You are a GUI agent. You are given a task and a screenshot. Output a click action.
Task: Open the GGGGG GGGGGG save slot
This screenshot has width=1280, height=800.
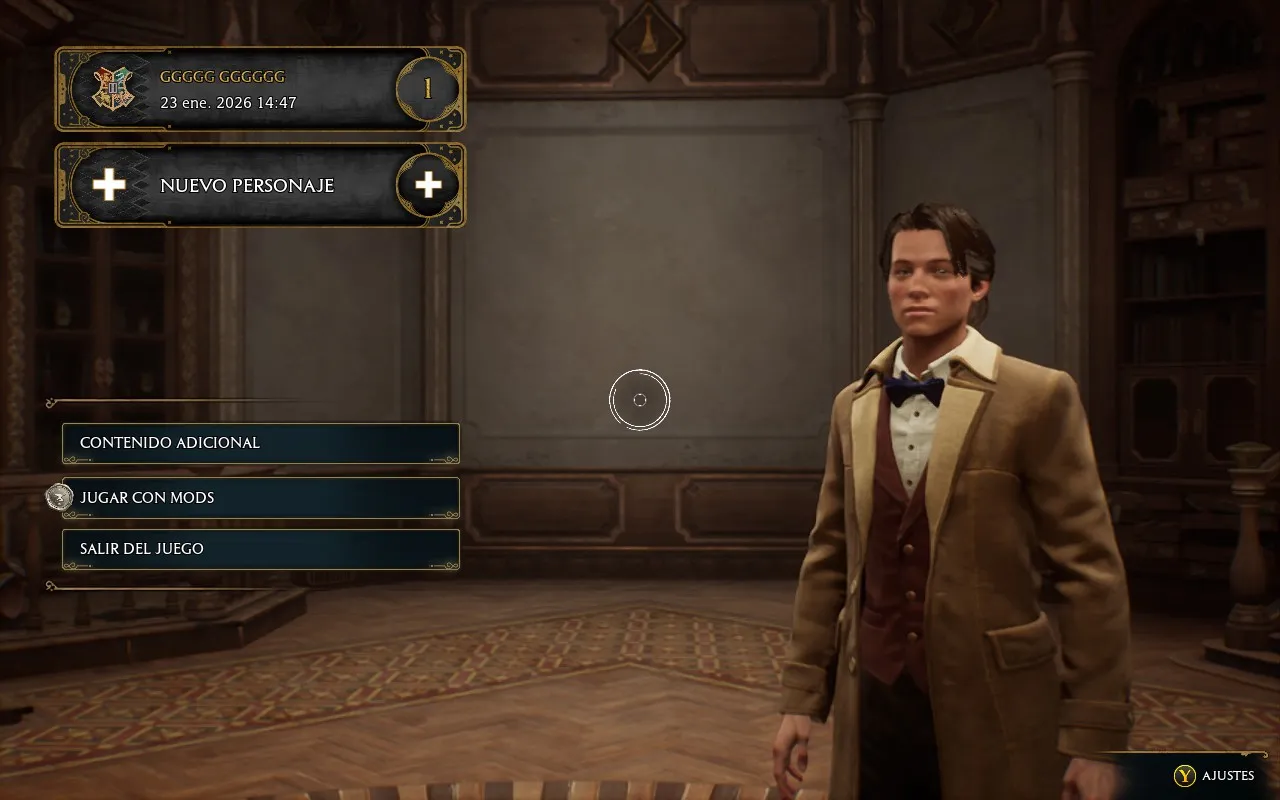(x=260, y=88)
